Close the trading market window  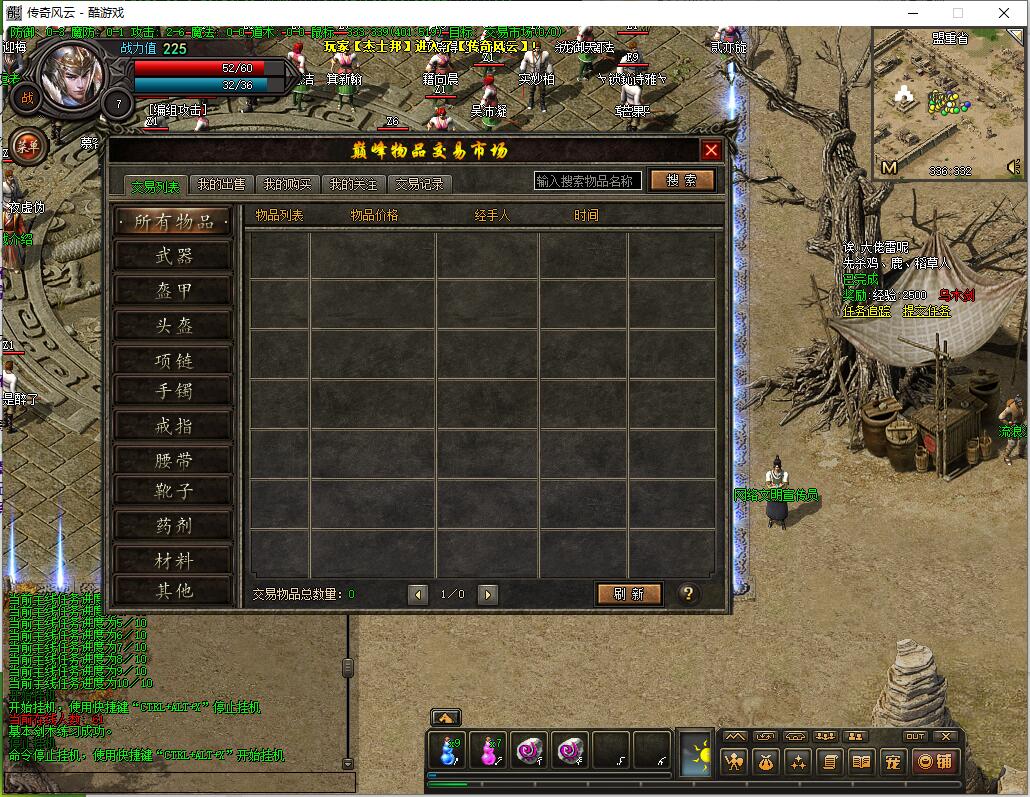coord(711,151)
